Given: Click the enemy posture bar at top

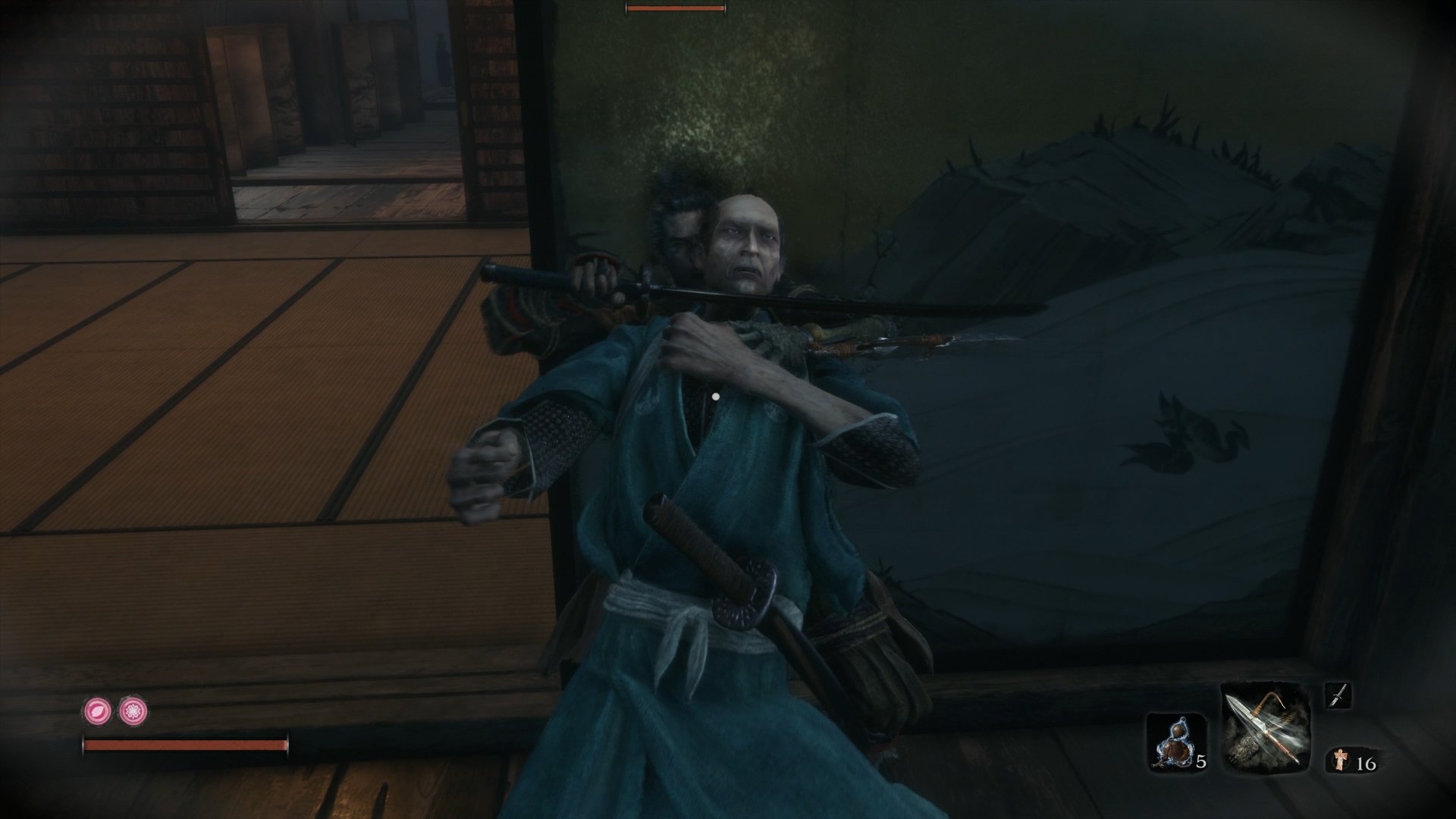Looking at the screenshot, I should (x=674, y=8).
